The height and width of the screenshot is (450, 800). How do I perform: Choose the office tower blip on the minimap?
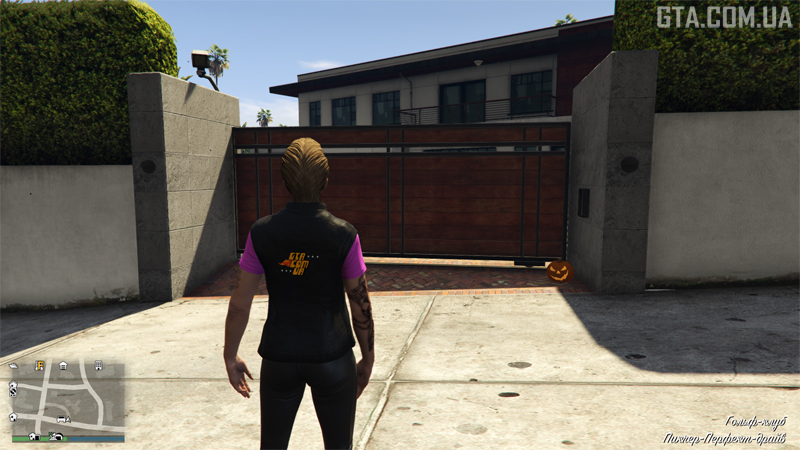[98, 366]
